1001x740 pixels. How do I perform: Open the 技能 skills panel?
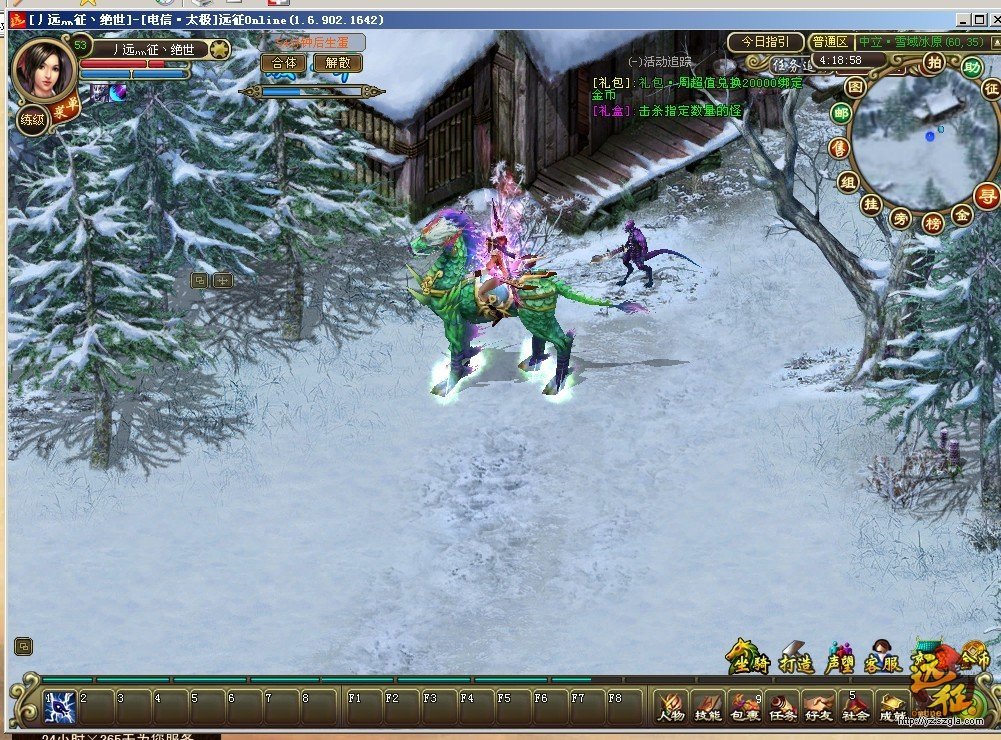click(x=708, y=706)
